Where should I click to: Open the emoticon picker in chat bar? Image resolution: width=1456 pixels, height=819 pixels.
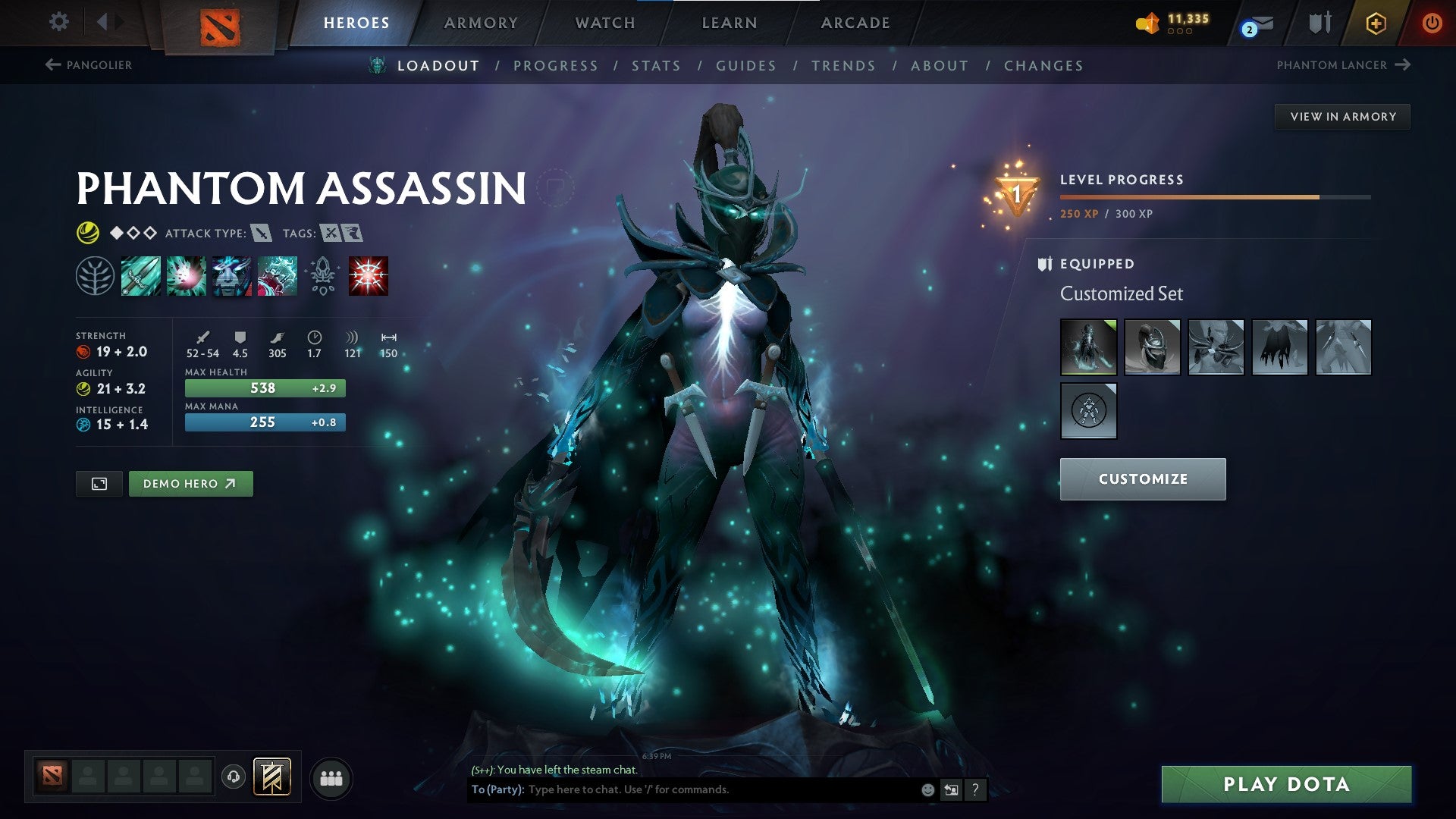point(927,789)
